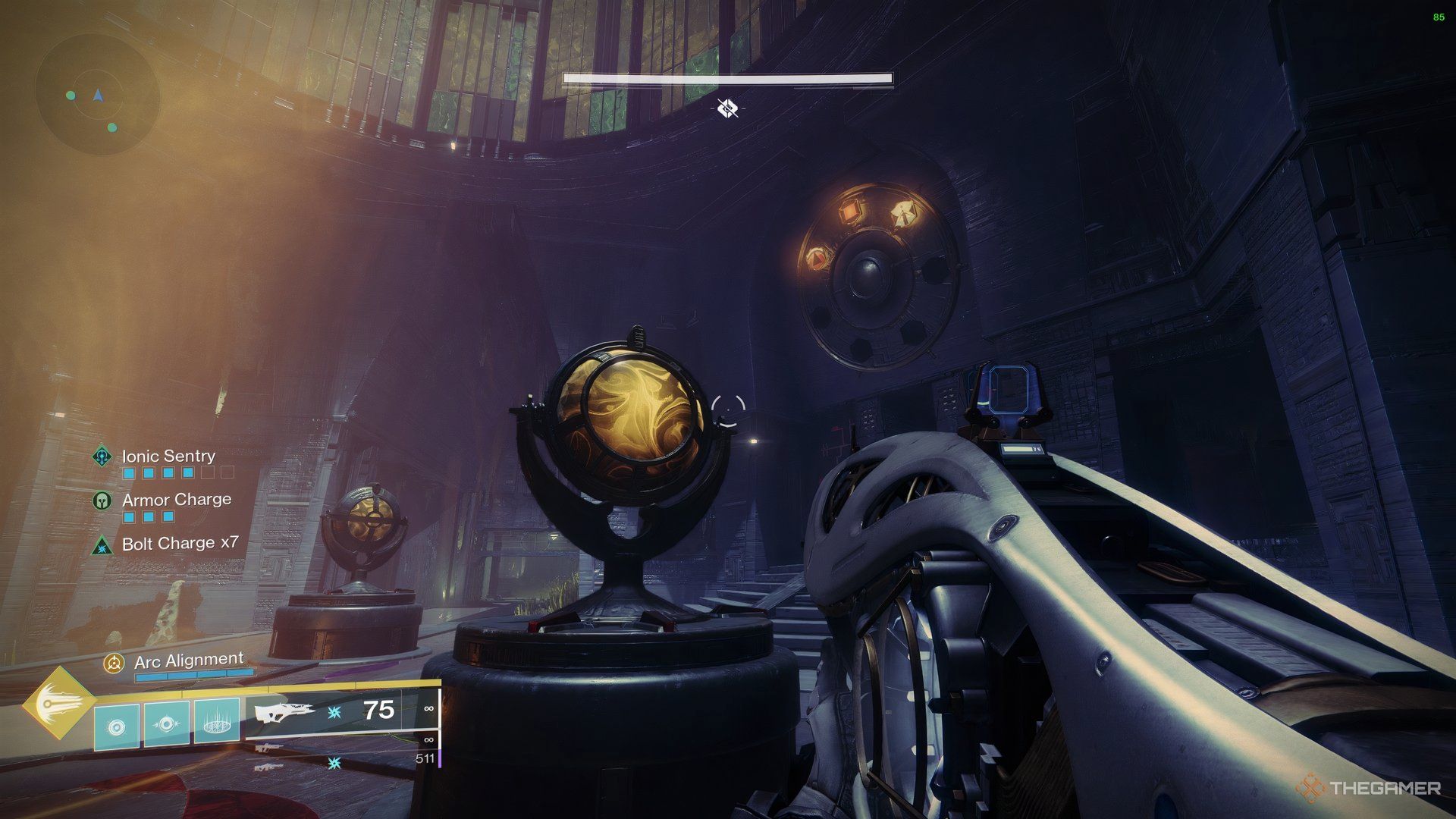Trigger the melee ability icon showing a spiked orb
The image size is (1456, 819).
[167, 724]
